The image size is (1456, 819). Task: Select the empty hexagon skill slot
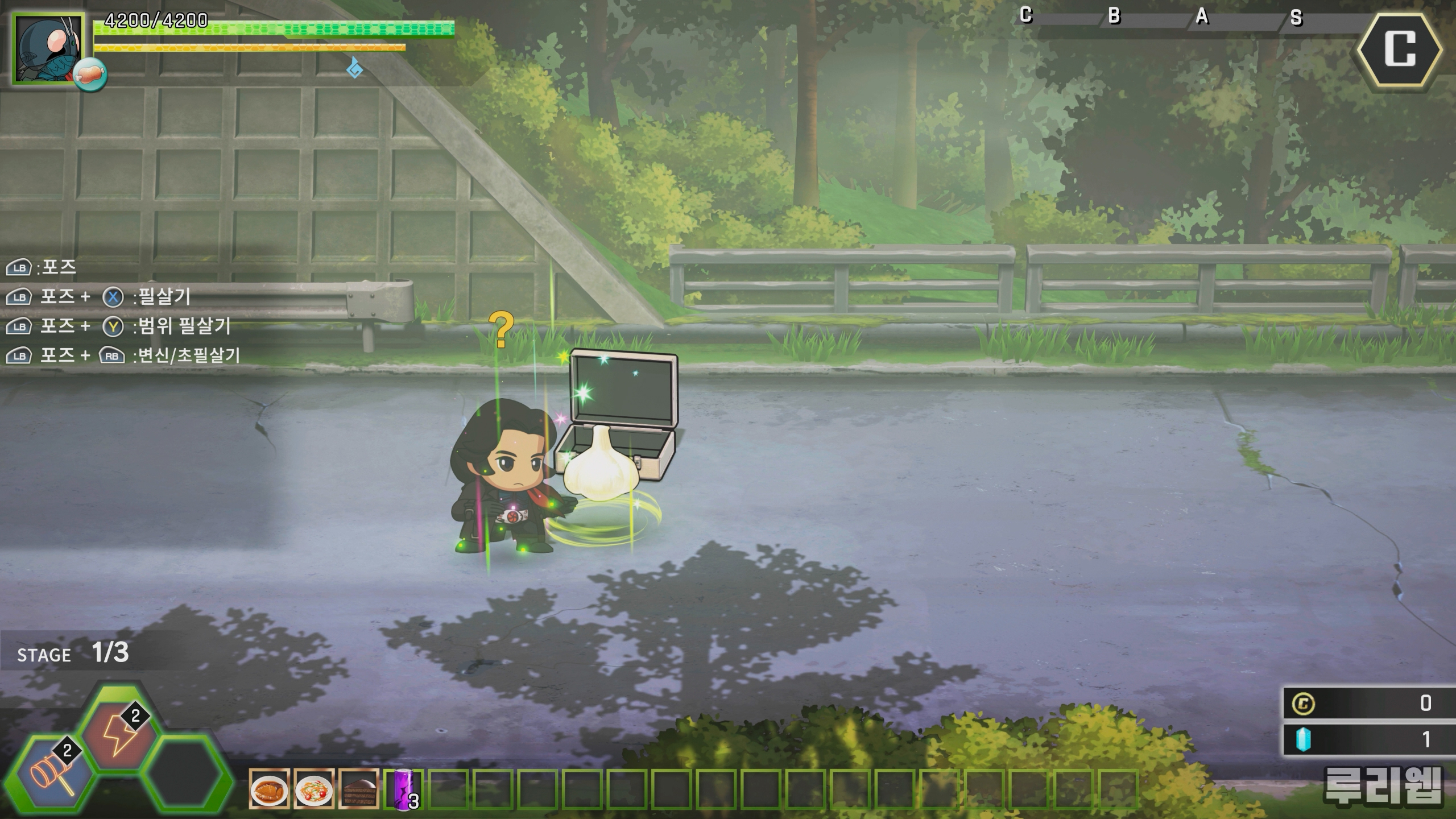(x=185, y=775)
